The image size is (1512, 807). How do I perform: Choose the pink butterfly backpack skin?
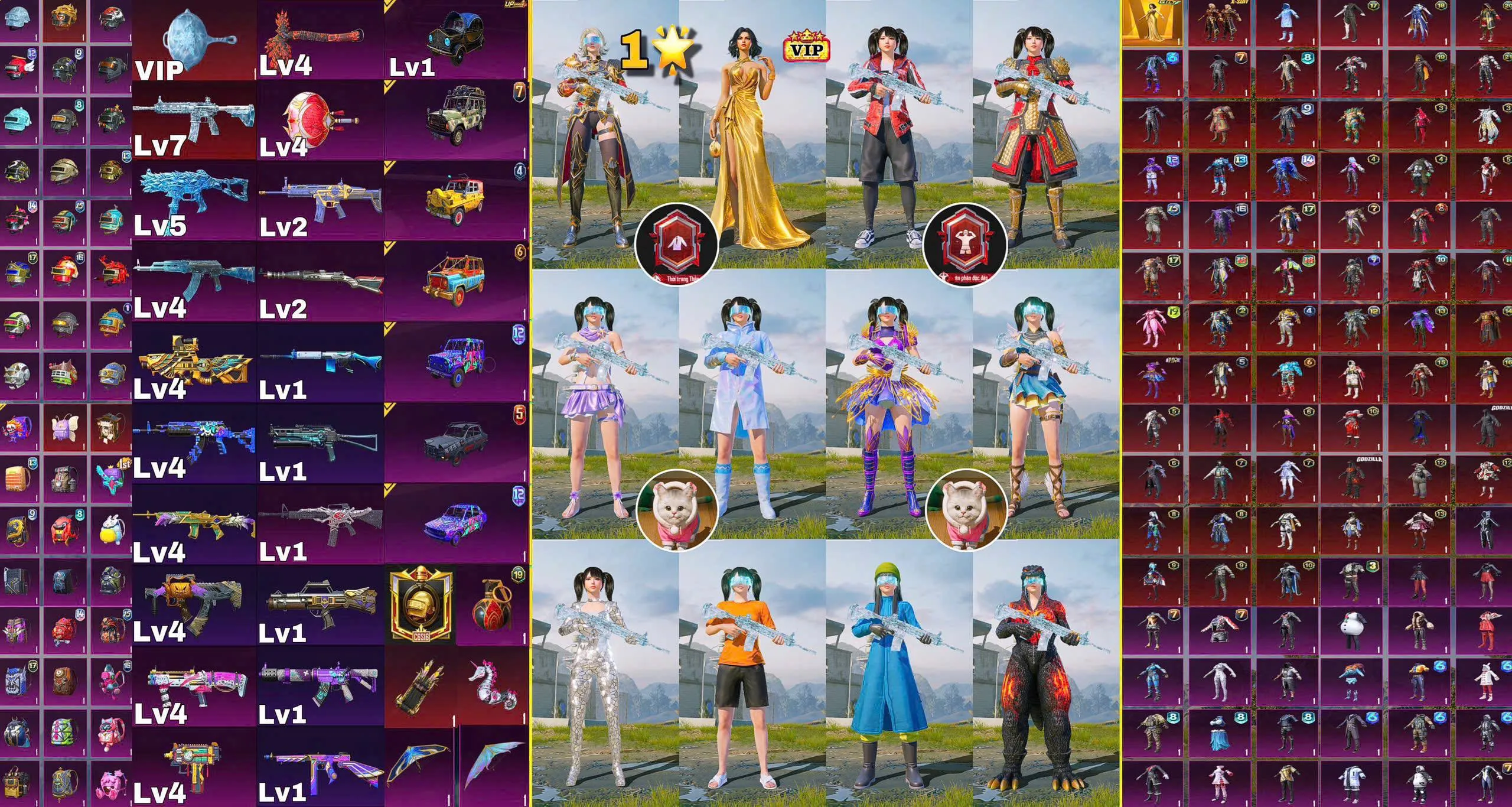tap(66, 426)
